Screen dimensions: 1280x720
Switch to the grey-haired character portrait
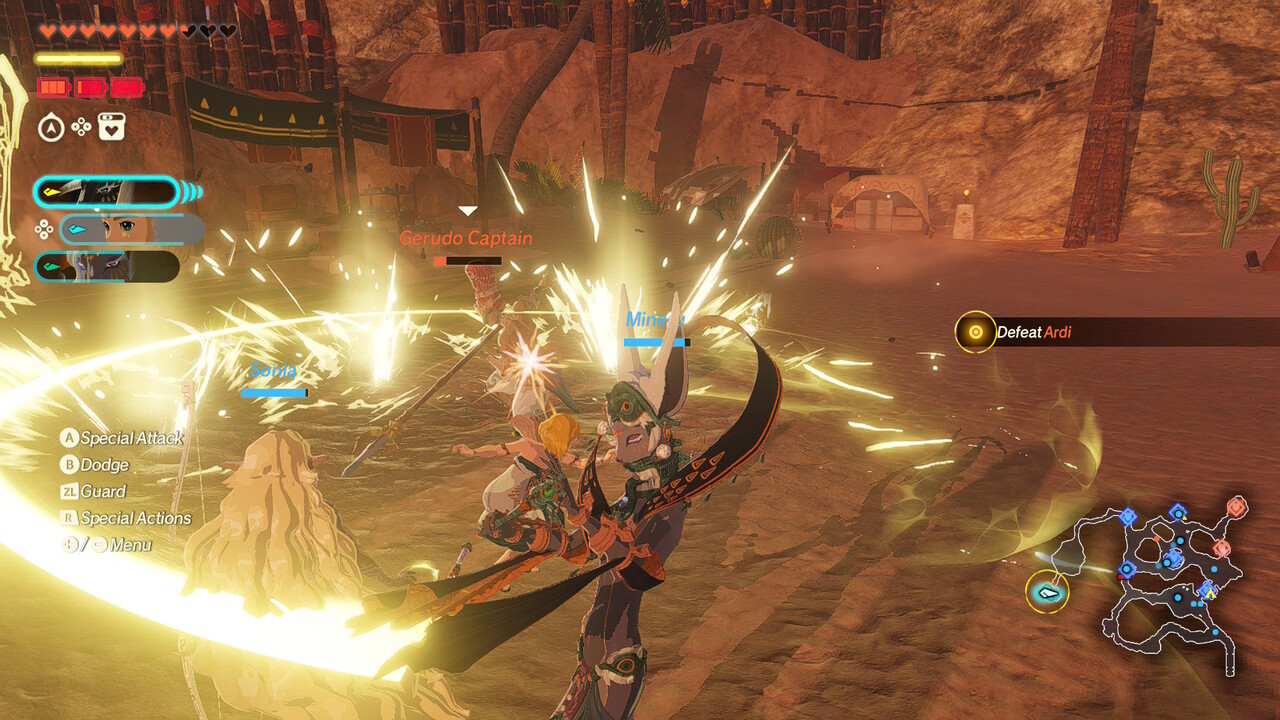tap(106, 267)
